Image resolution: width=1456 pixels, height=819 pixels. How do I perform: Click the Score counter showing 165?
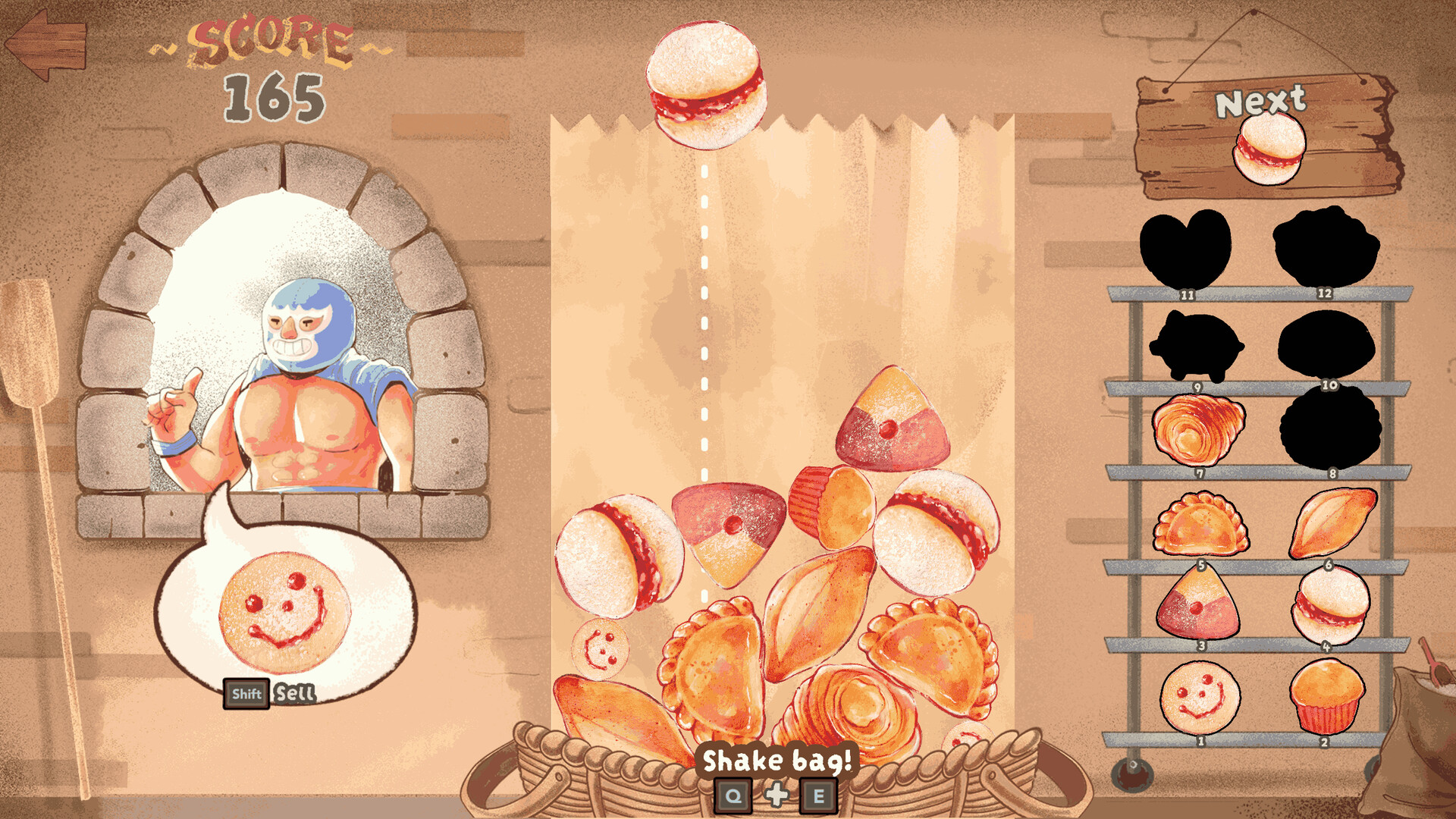275,95
